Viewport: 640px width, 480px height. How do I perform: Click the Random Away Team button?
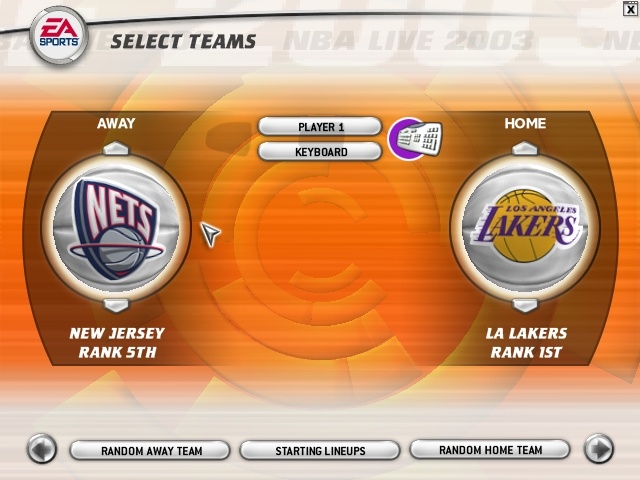pyautogui.click(x=151, y=451)
